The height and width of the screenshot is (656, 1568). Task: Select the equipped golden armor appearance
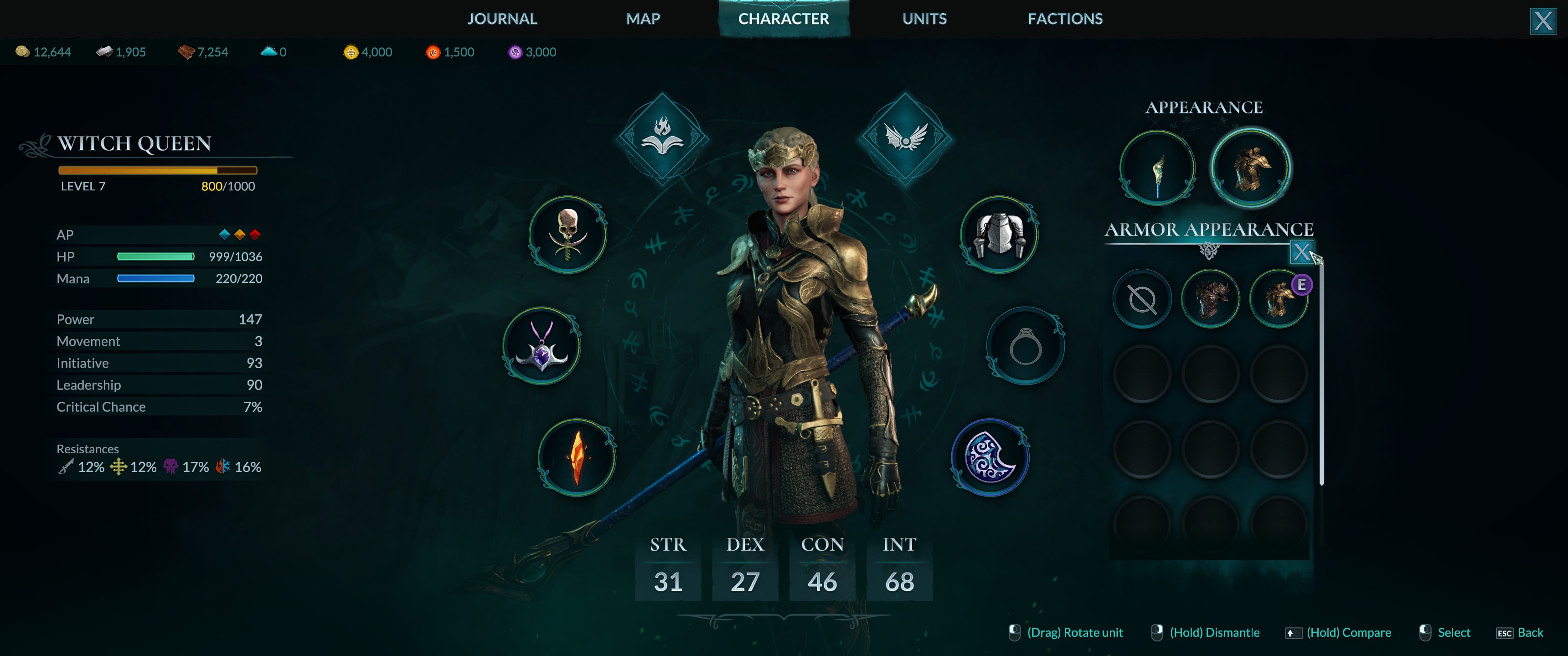coord(1278,299)
